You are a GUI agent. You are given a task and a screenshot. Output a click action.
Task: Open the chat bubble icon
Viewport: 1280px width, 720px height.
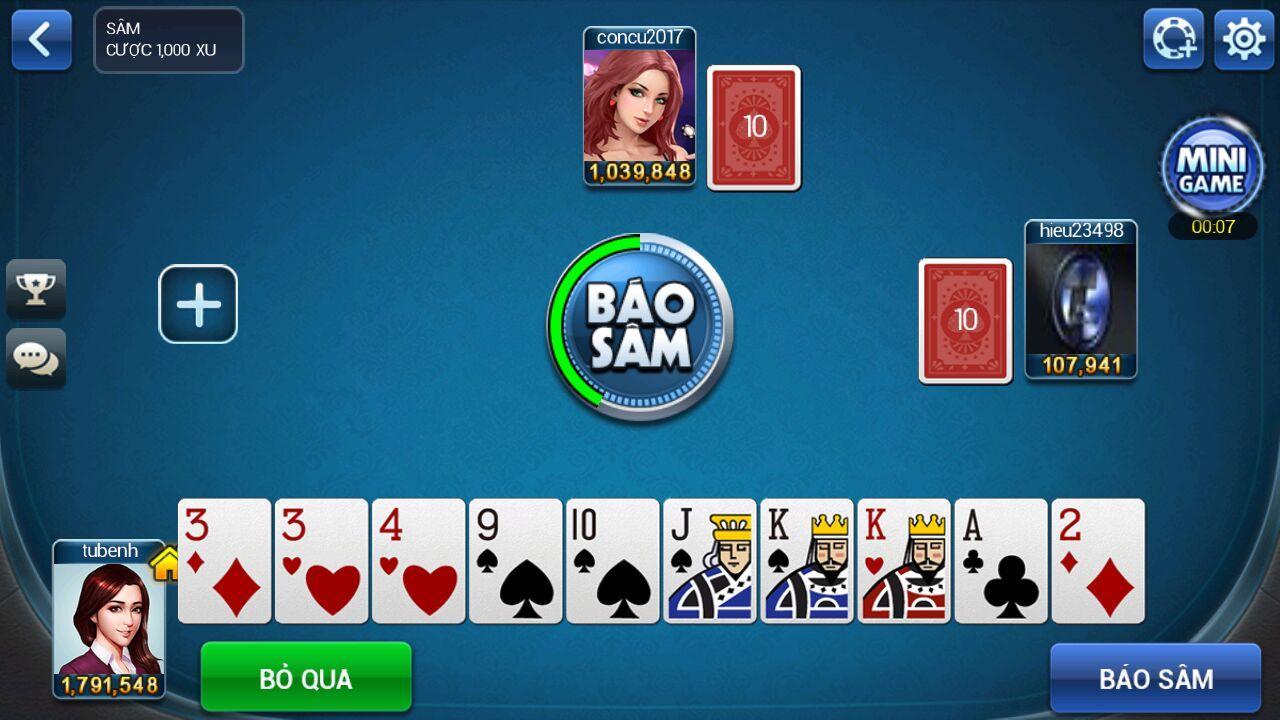[36, 357]
